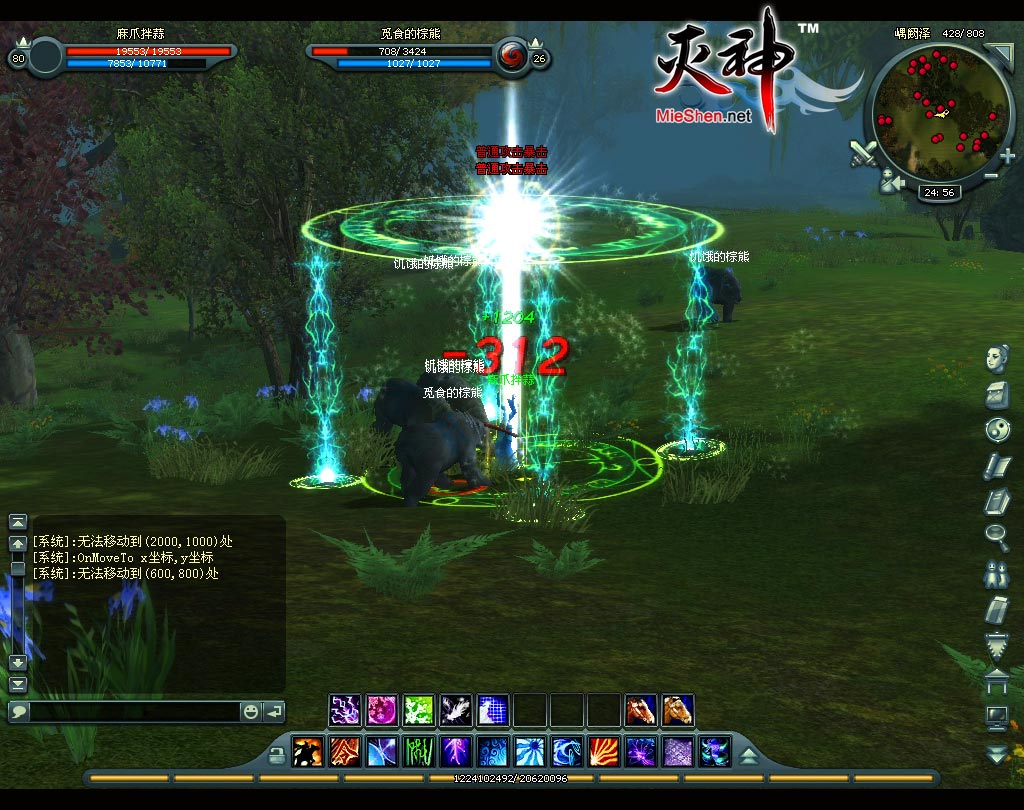Select the enemy target portrait icon
The height and width of the screenshot is (810, 1024).
pyautogui.click(x=512, y=55)
